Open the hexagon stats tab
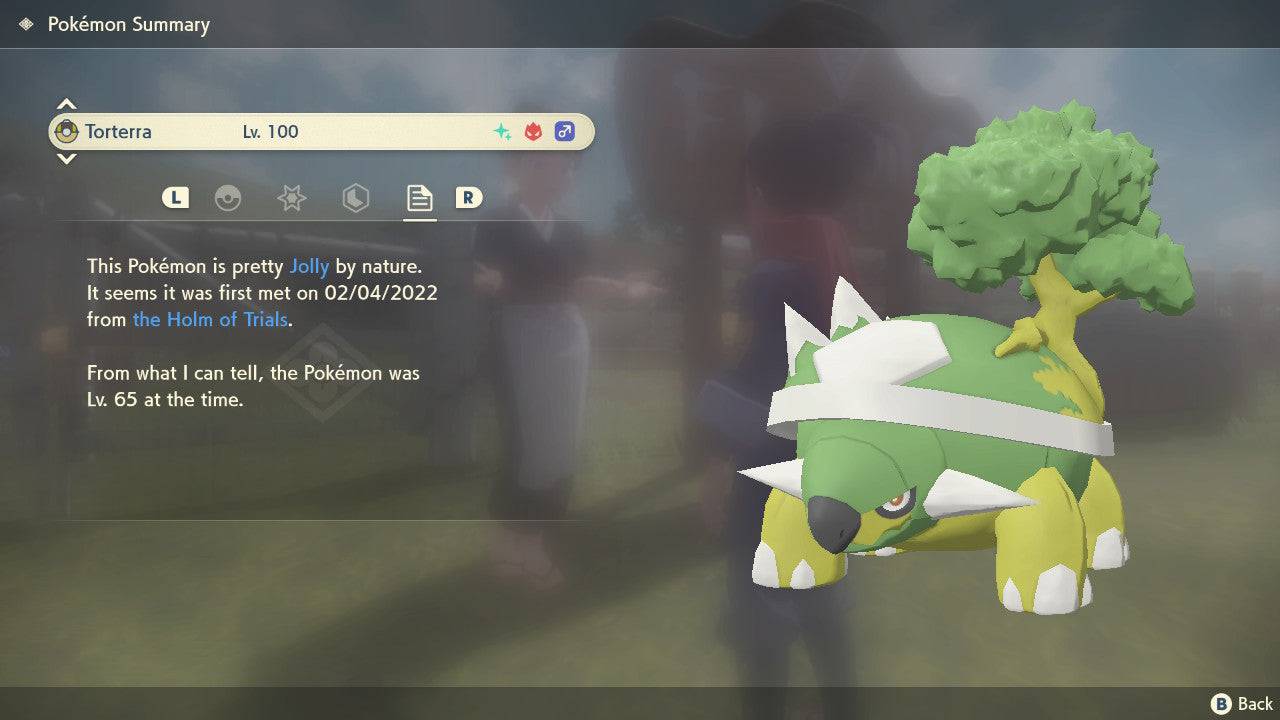Image resolution: width=1280 pixels, height=720 pixels. (x=355, y=198)
